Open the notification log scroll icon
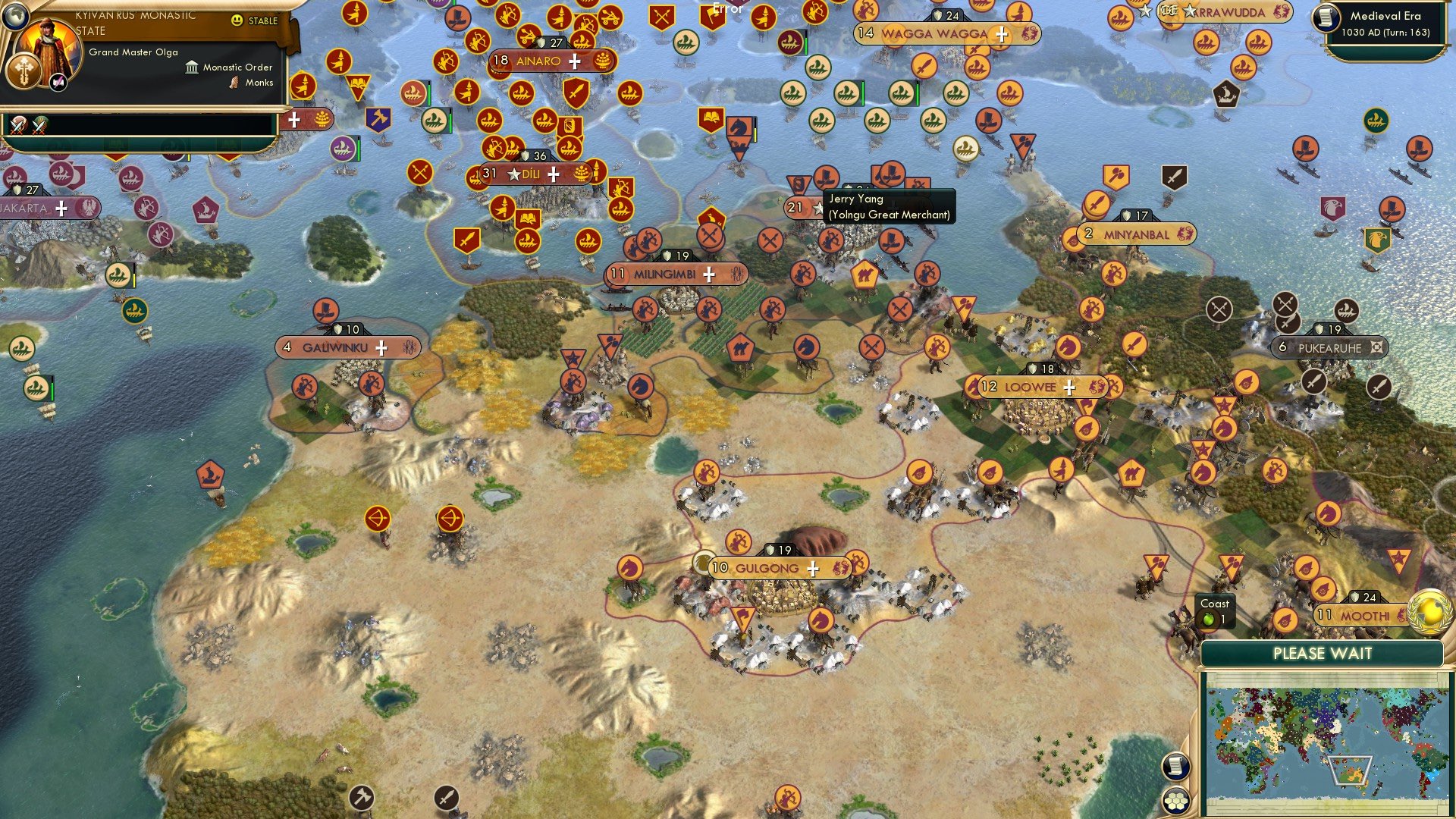This screenshot has height=819, width=1456. coord(1175,766)
